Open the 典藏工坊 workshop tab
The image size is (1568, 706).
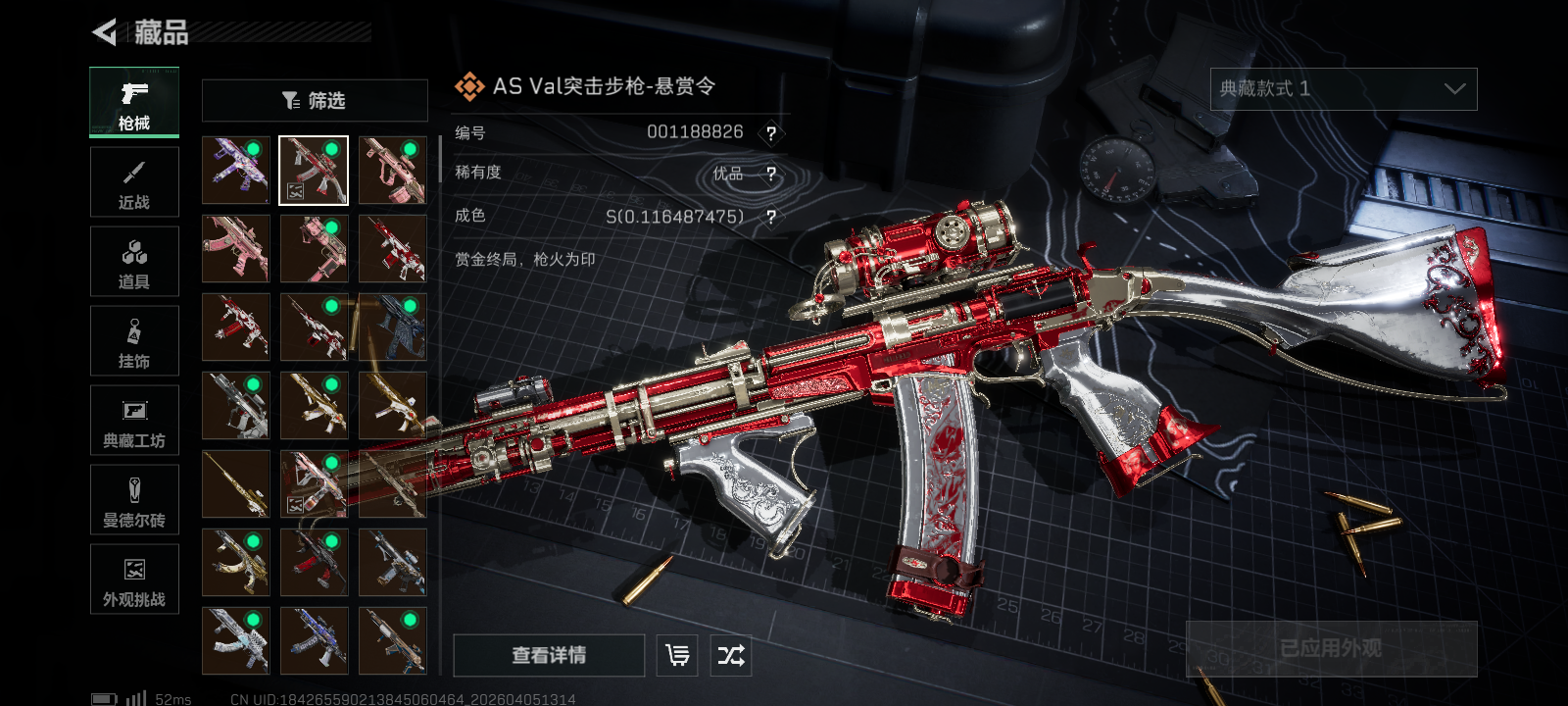point(134,421)
